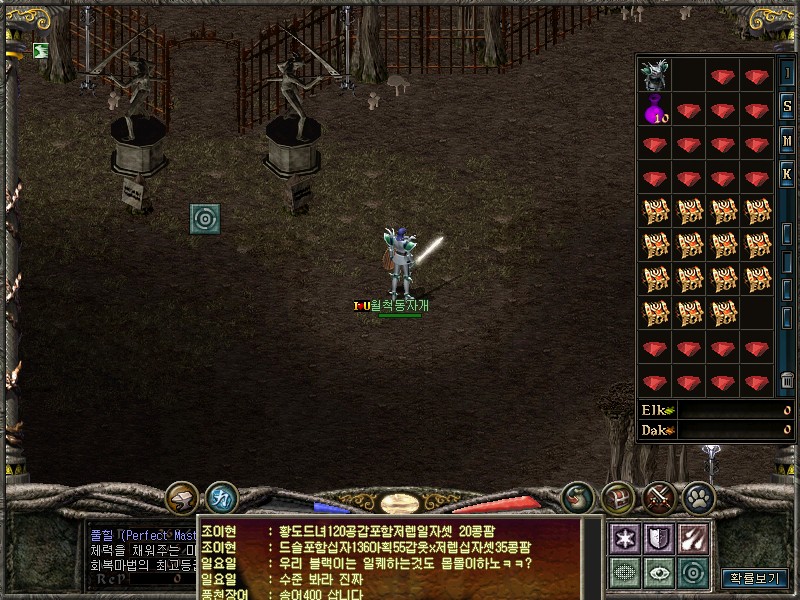Click the anvil round button
The image size is (800, 600).
tap(182, 497)
